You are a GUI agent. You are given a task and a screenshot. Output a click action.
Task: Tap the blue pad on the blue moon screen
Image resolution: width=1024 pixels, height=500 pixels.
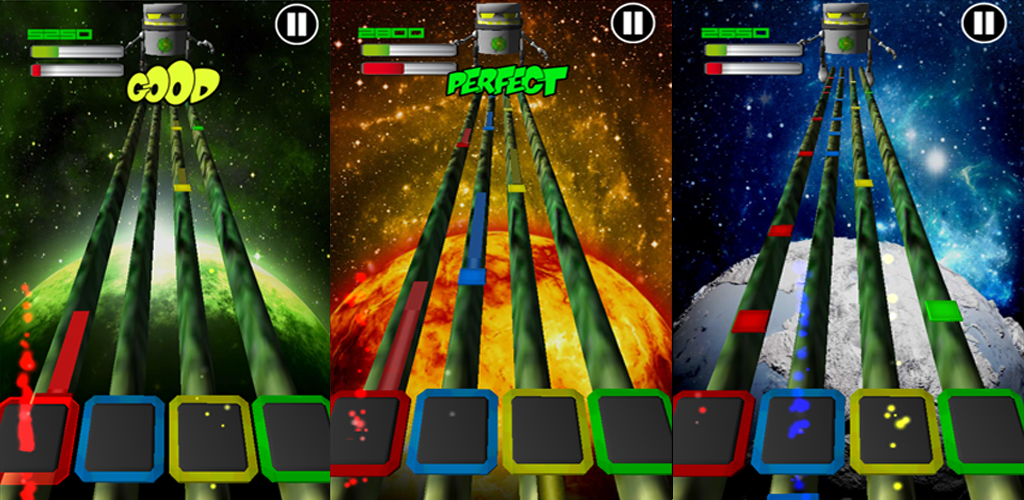[x=797, y=431]
